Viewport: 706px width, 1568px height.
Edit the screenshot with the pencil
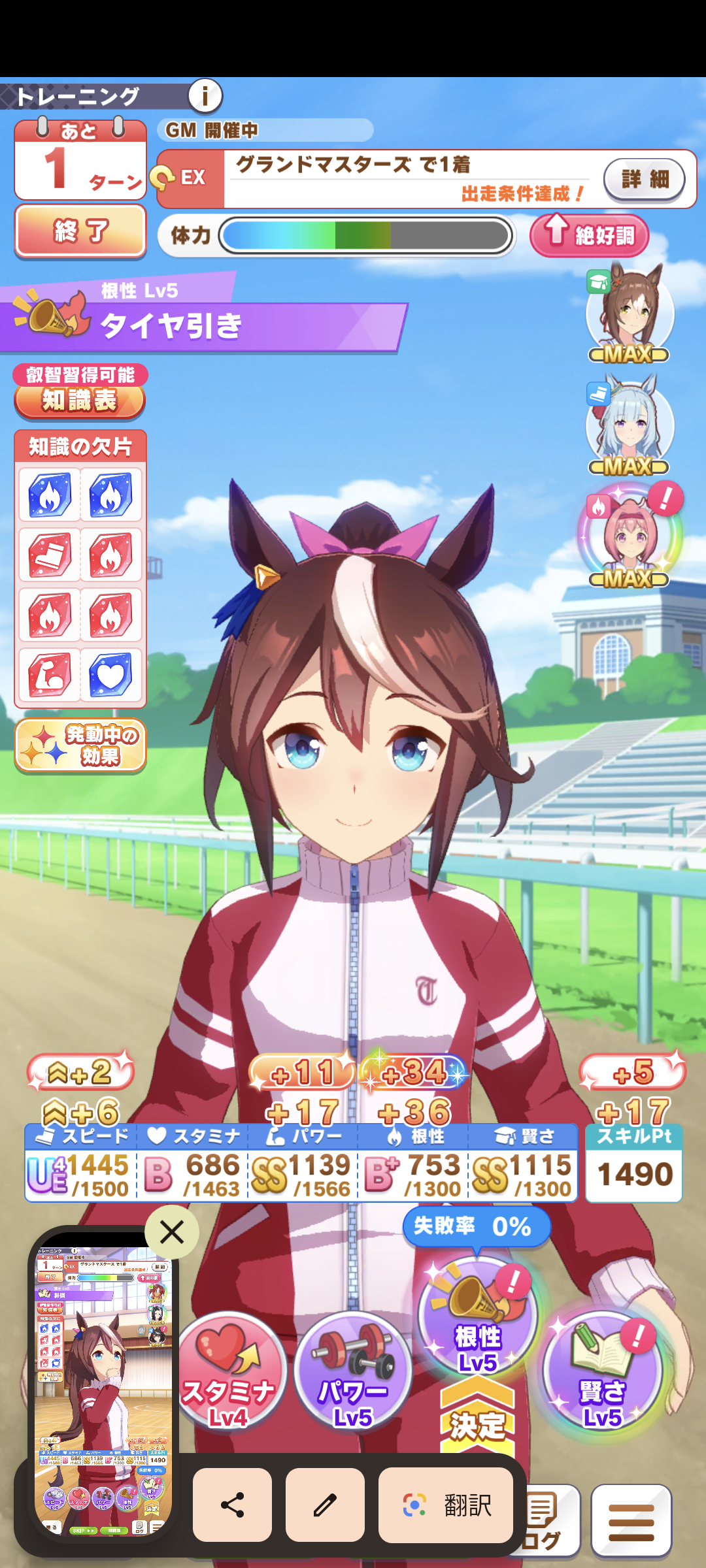[x=325, y=1505]
